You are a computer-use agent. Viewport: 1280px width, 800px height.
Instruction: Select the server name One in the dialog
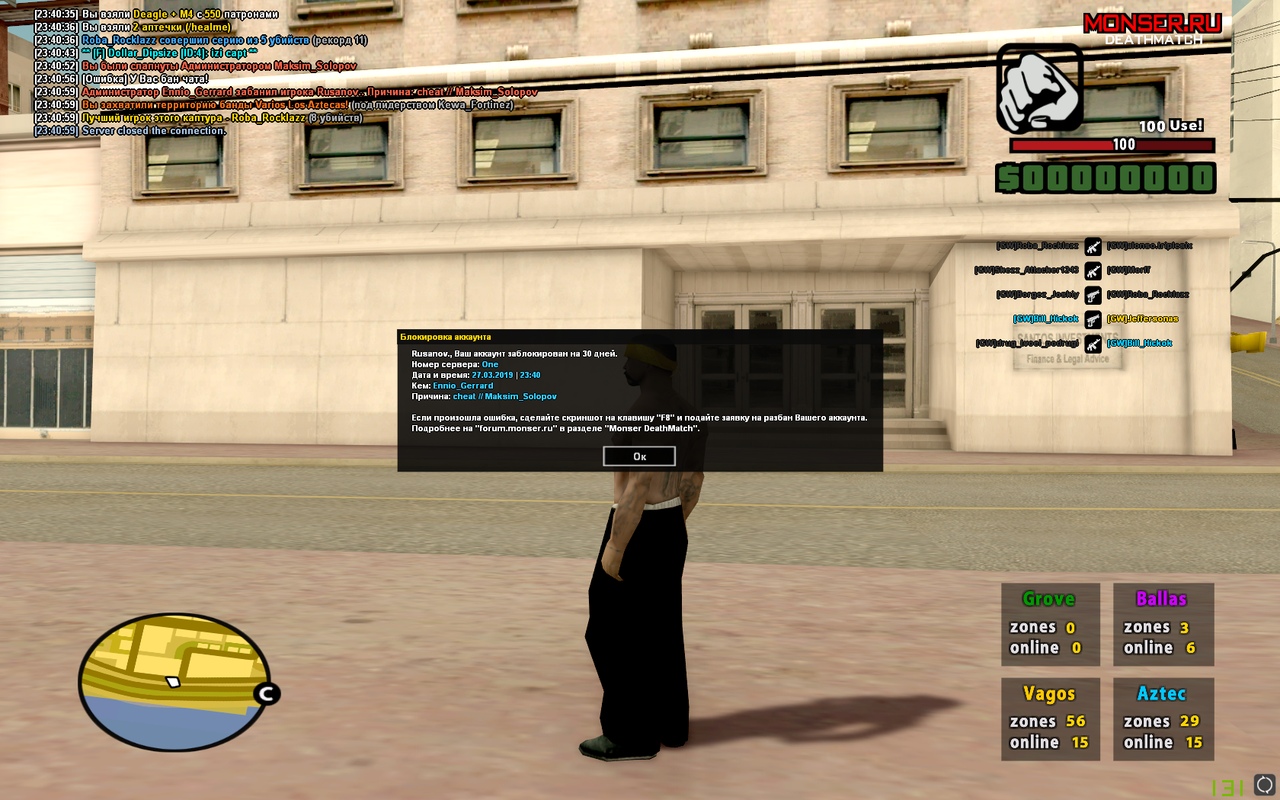(492, 365)
